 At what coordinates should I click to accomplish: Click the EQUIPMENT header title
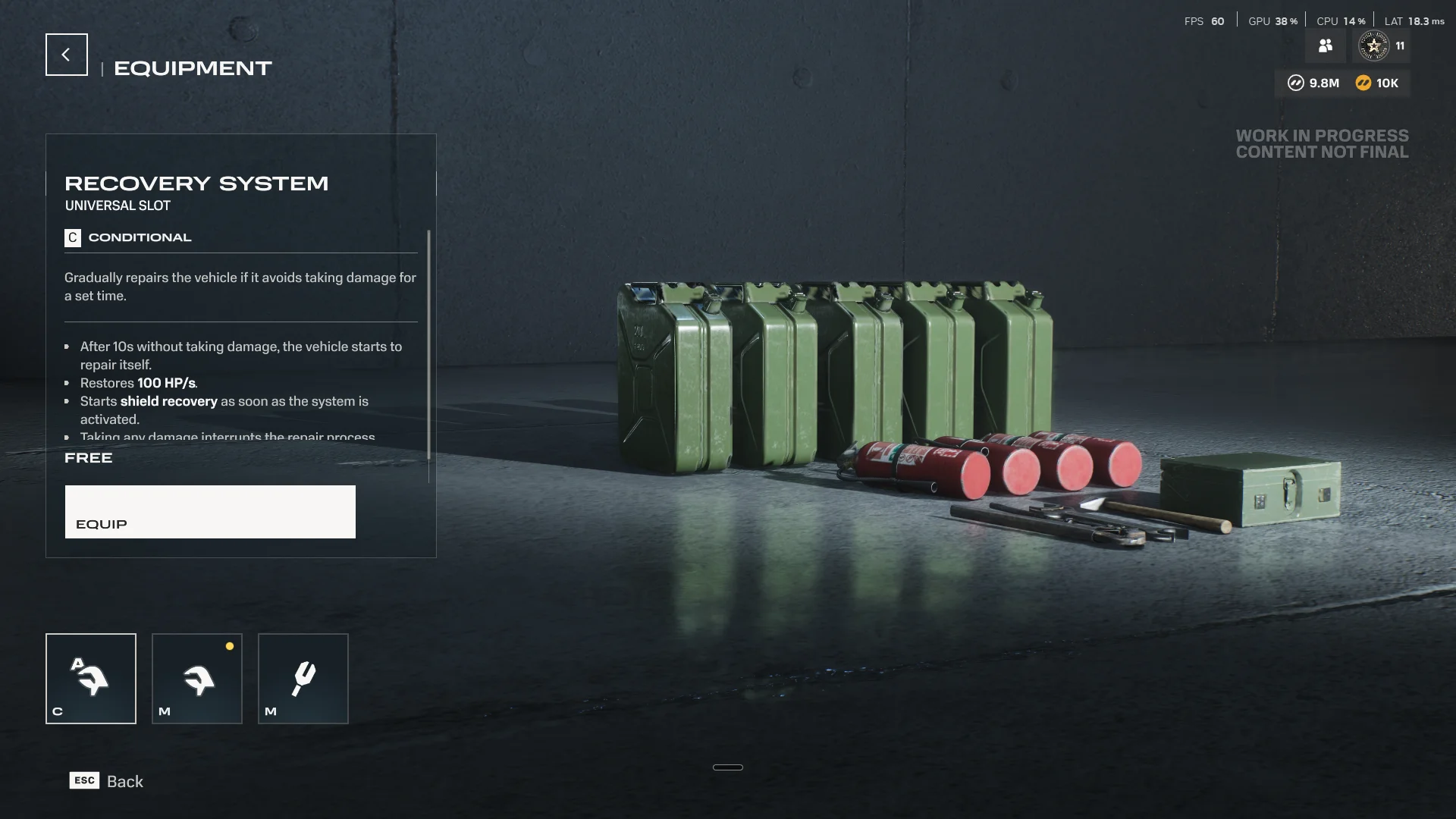[192, 68]
